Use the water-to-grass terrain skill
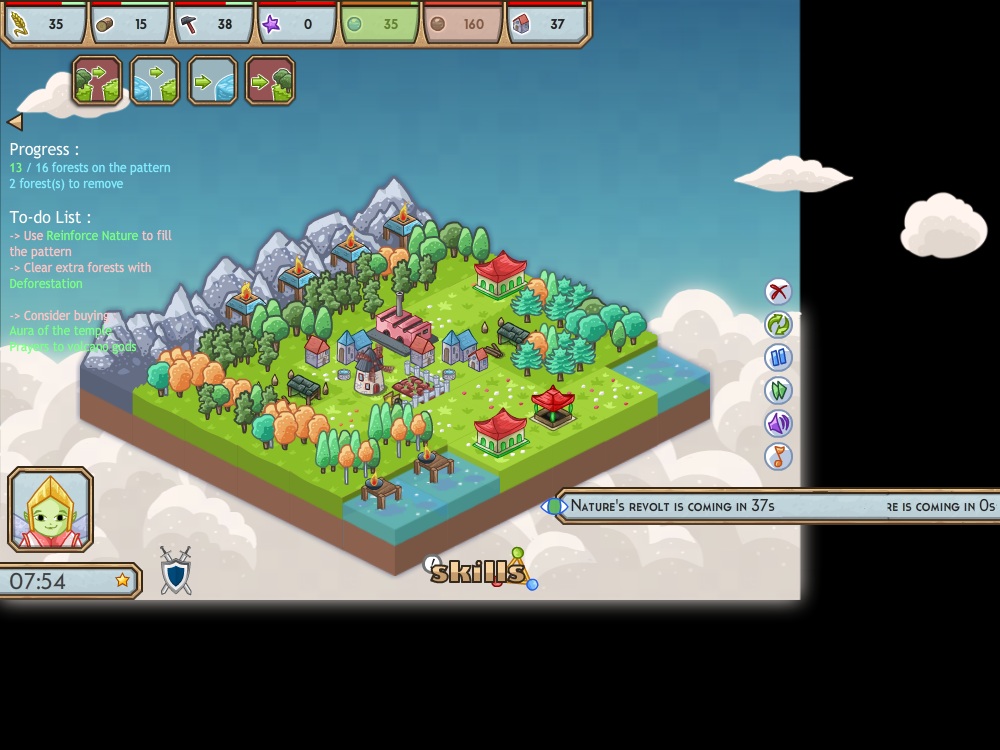Screen dimensions: 1000x750 155,81
